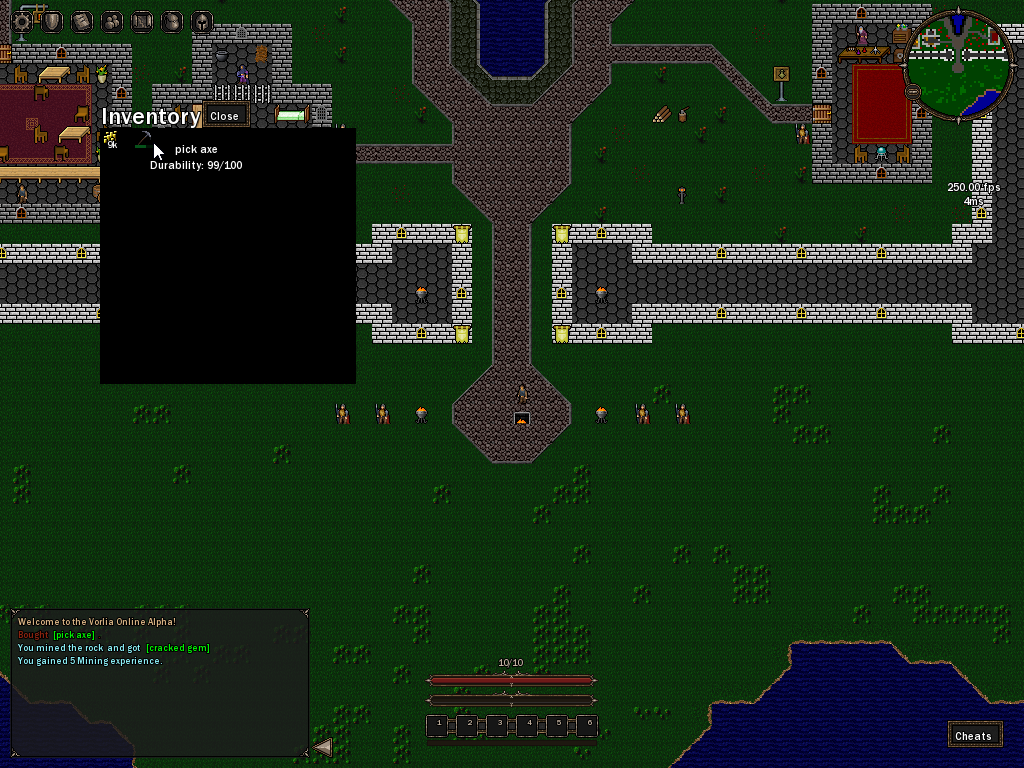Open the gear settings icon

point(21,21)
